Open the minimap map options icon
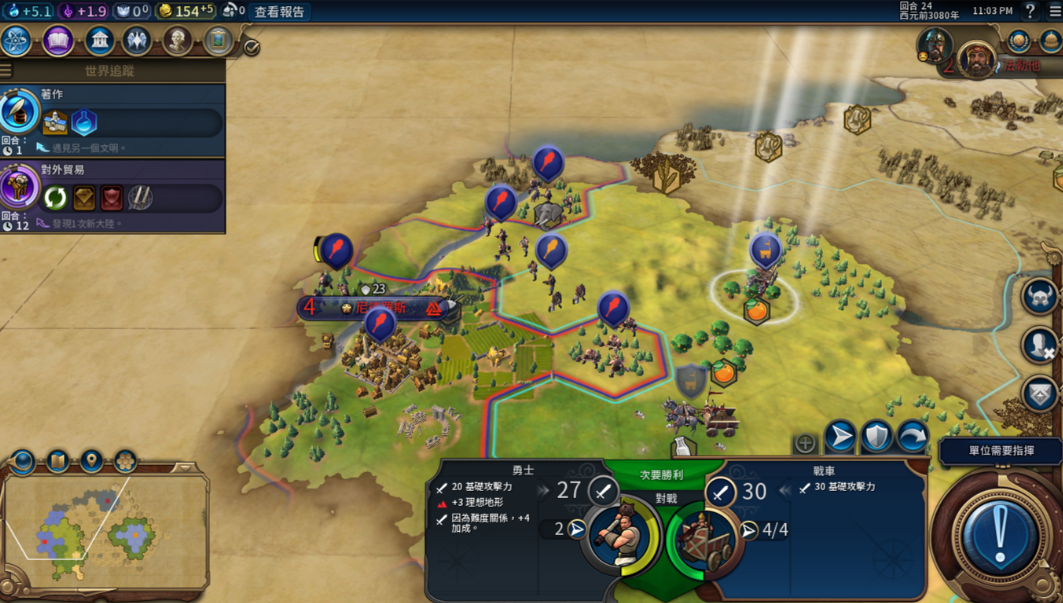 pos(58,461)
